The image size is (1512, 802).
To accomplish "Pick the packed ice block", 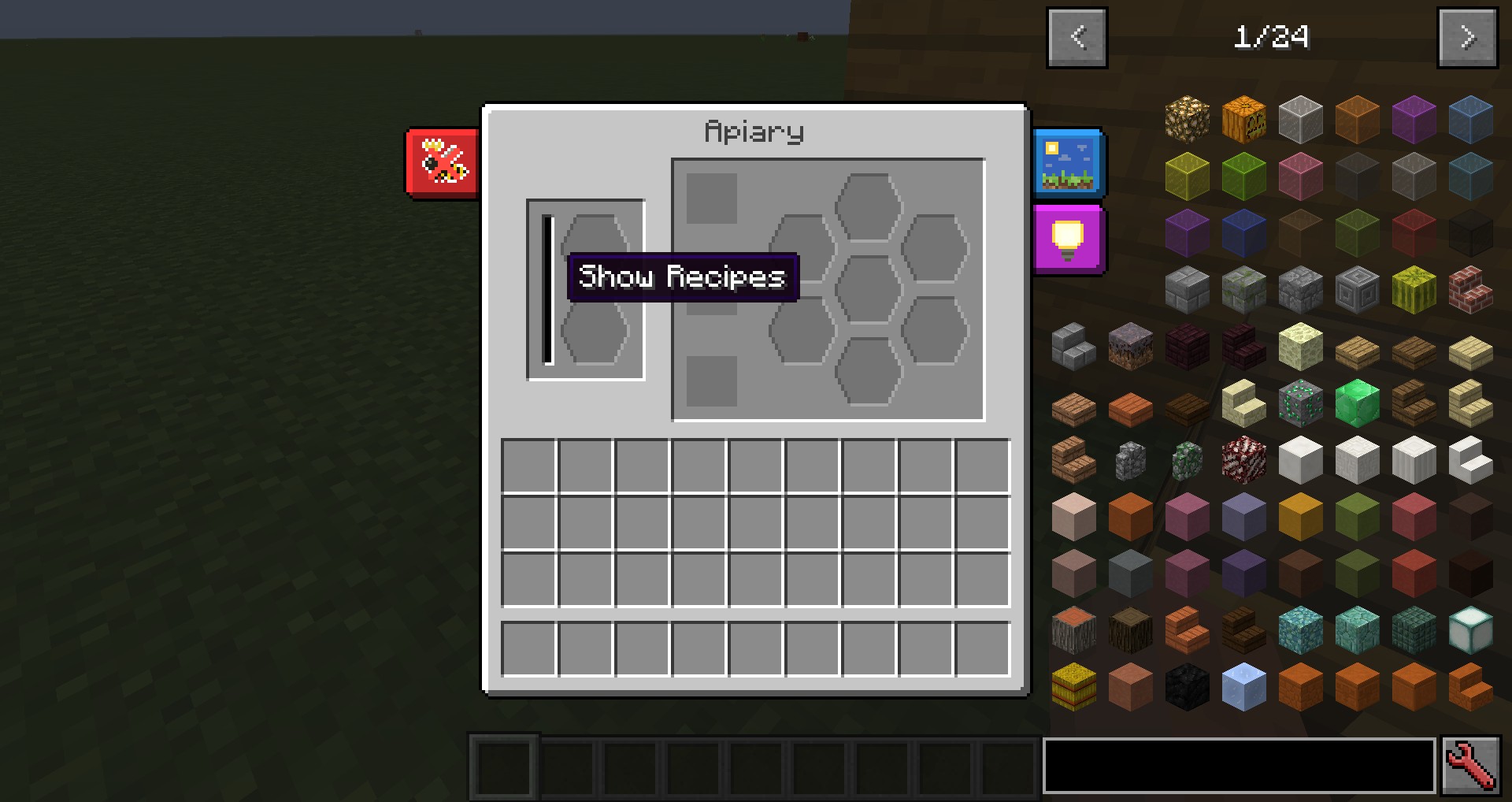I will (x=1243, y=686).
